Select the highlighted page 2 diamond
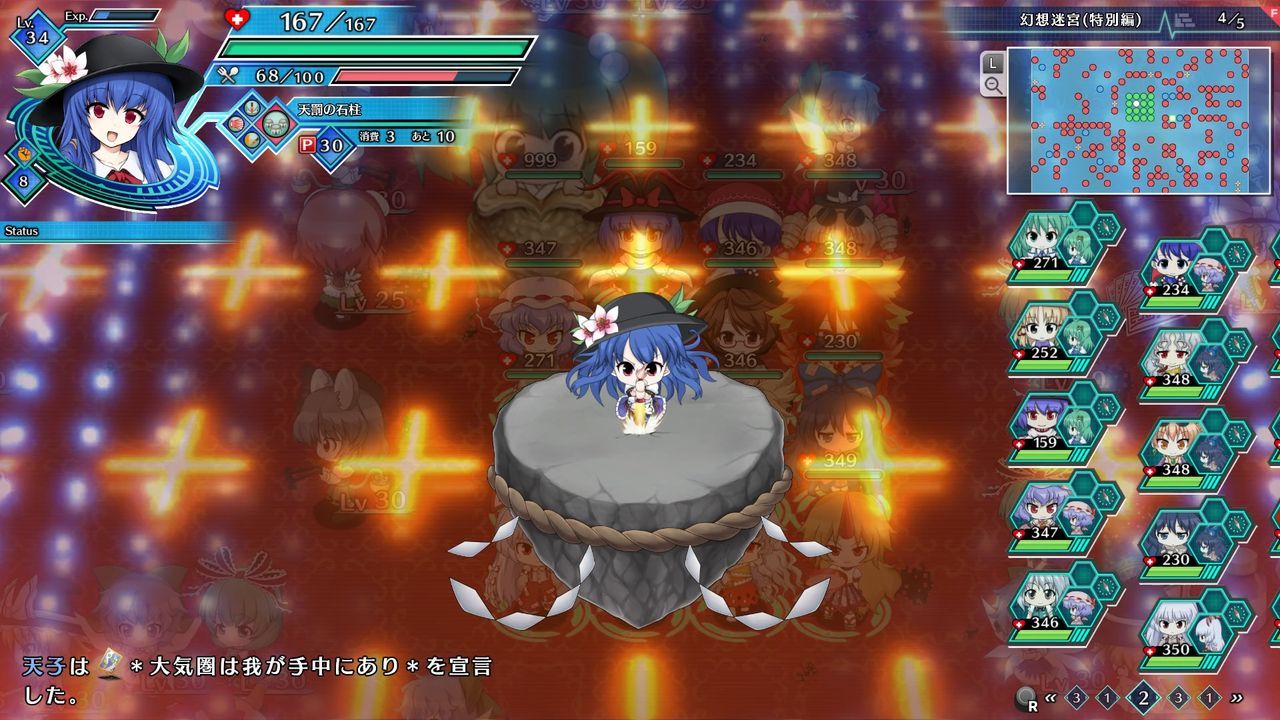This screenshot has width=1280, height=720. coord(1142,697)
